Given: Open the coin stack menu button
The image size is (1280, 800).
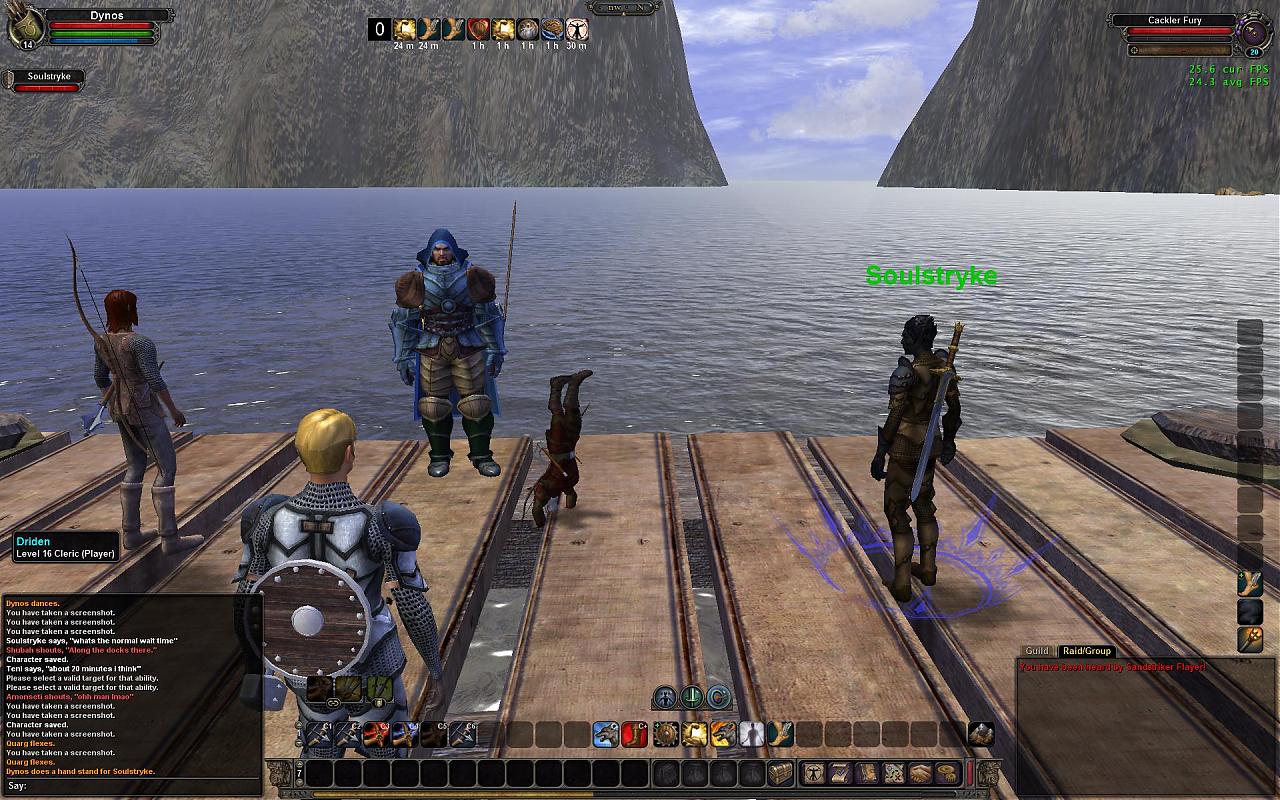Looking at the screenshot, I should pos(947,773).
